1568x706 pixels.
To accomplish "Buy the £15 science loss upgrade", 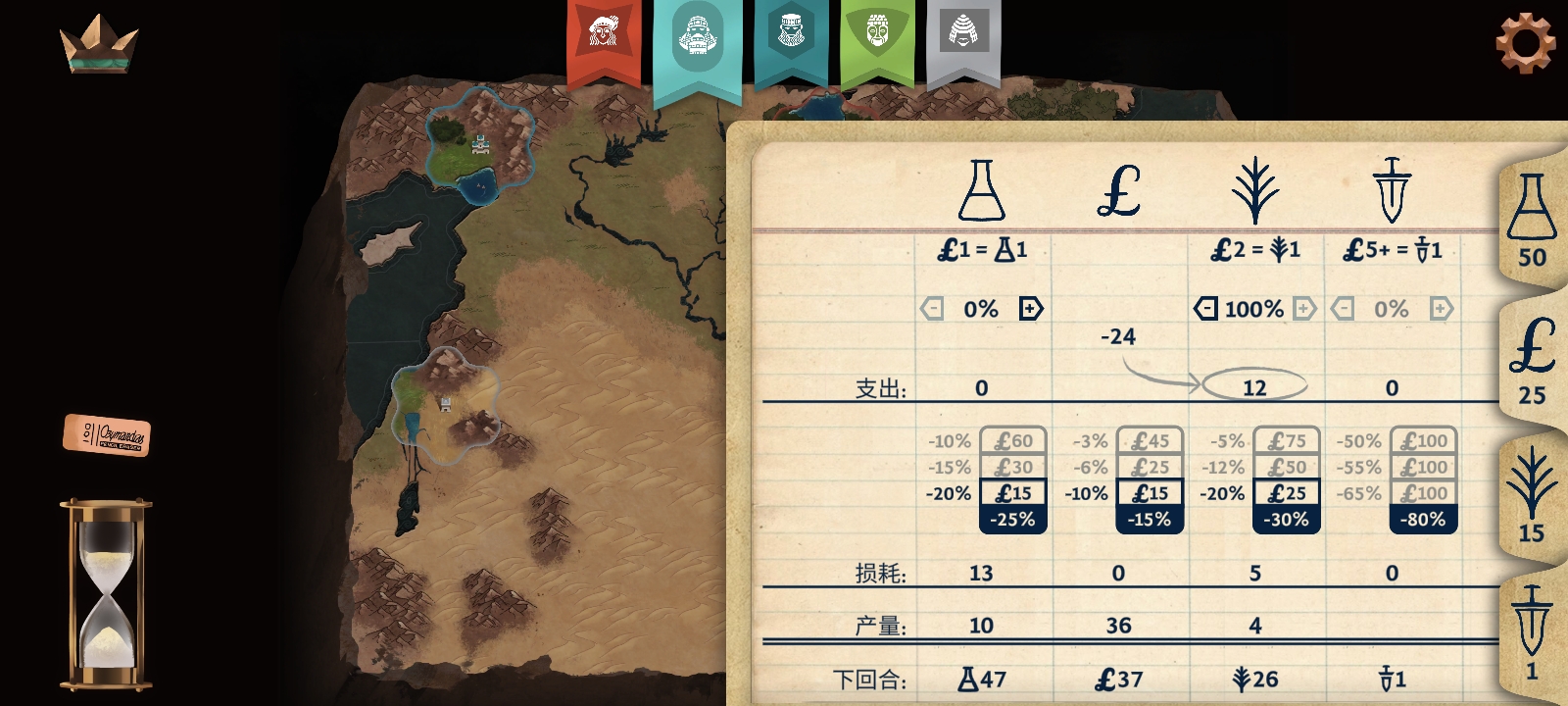I will [1013, 493].
